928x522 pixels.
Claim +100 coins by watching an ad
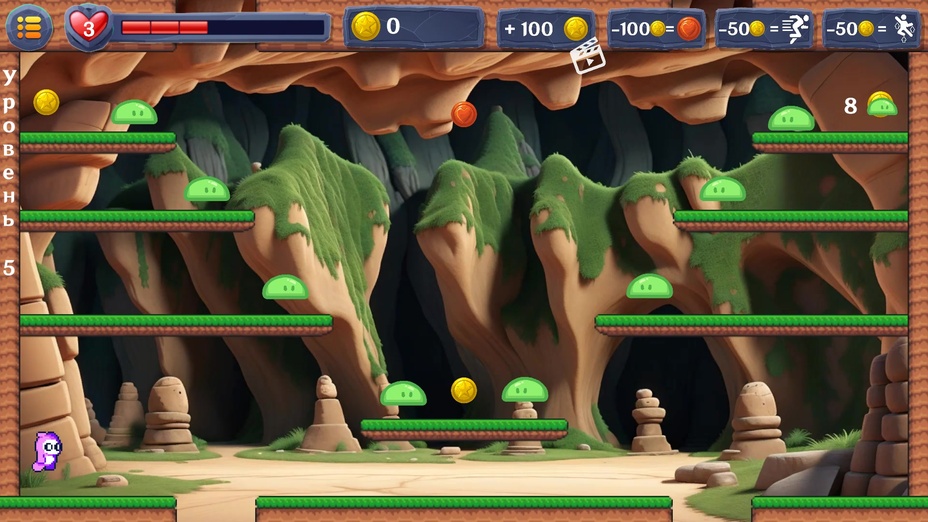coord(546,29)
